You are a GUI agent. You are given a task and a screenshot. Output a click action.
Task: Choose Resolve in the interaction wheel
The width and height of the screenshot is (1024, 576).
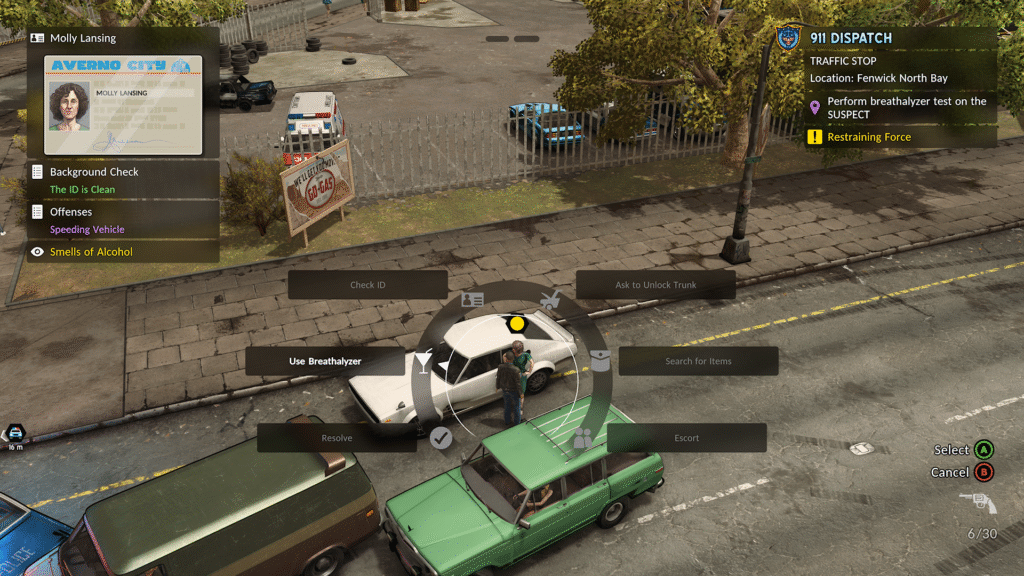337,438
